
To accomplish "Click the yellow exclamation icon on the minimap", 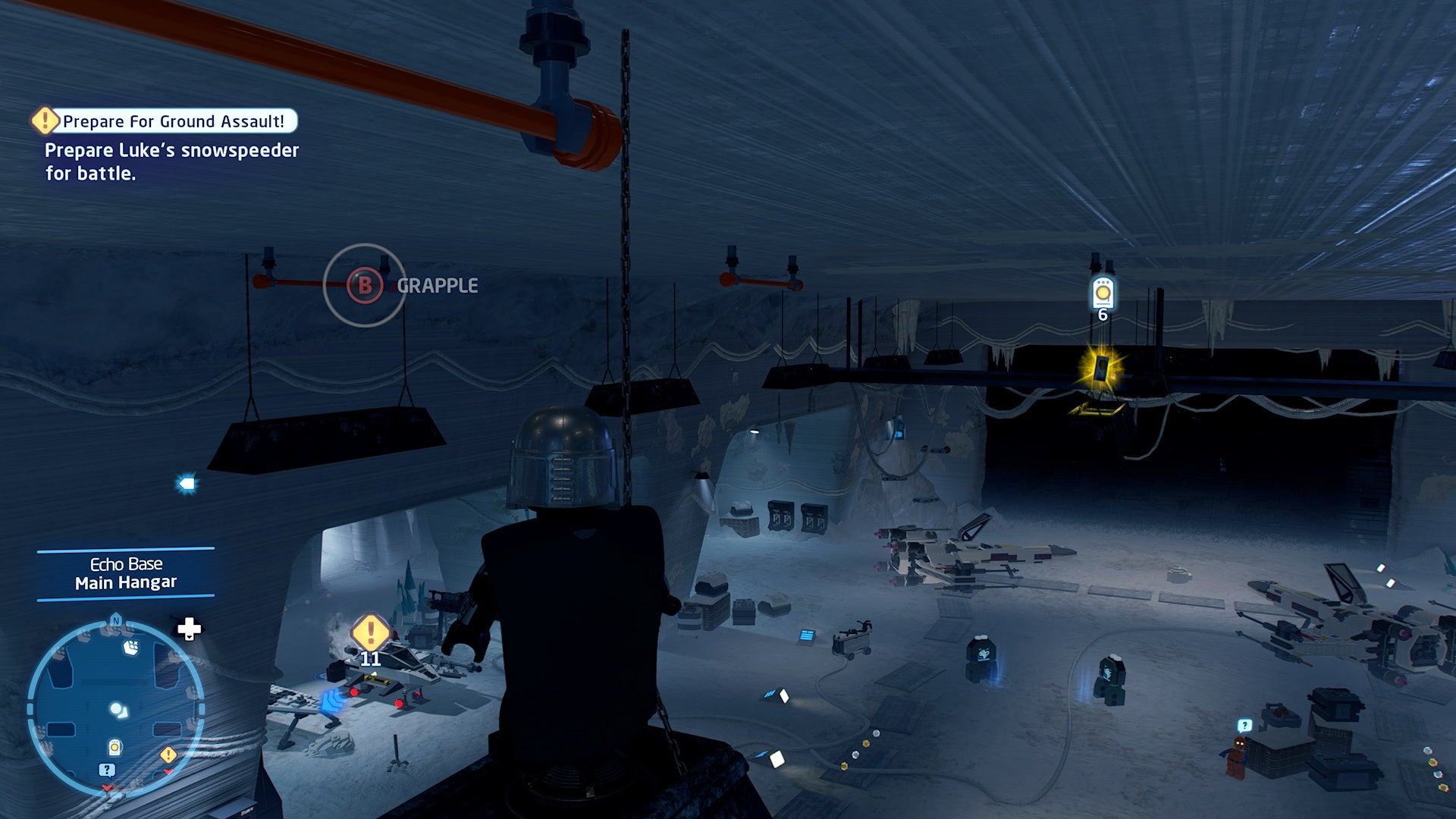I will pyautogui.click(x=168, y=755).
